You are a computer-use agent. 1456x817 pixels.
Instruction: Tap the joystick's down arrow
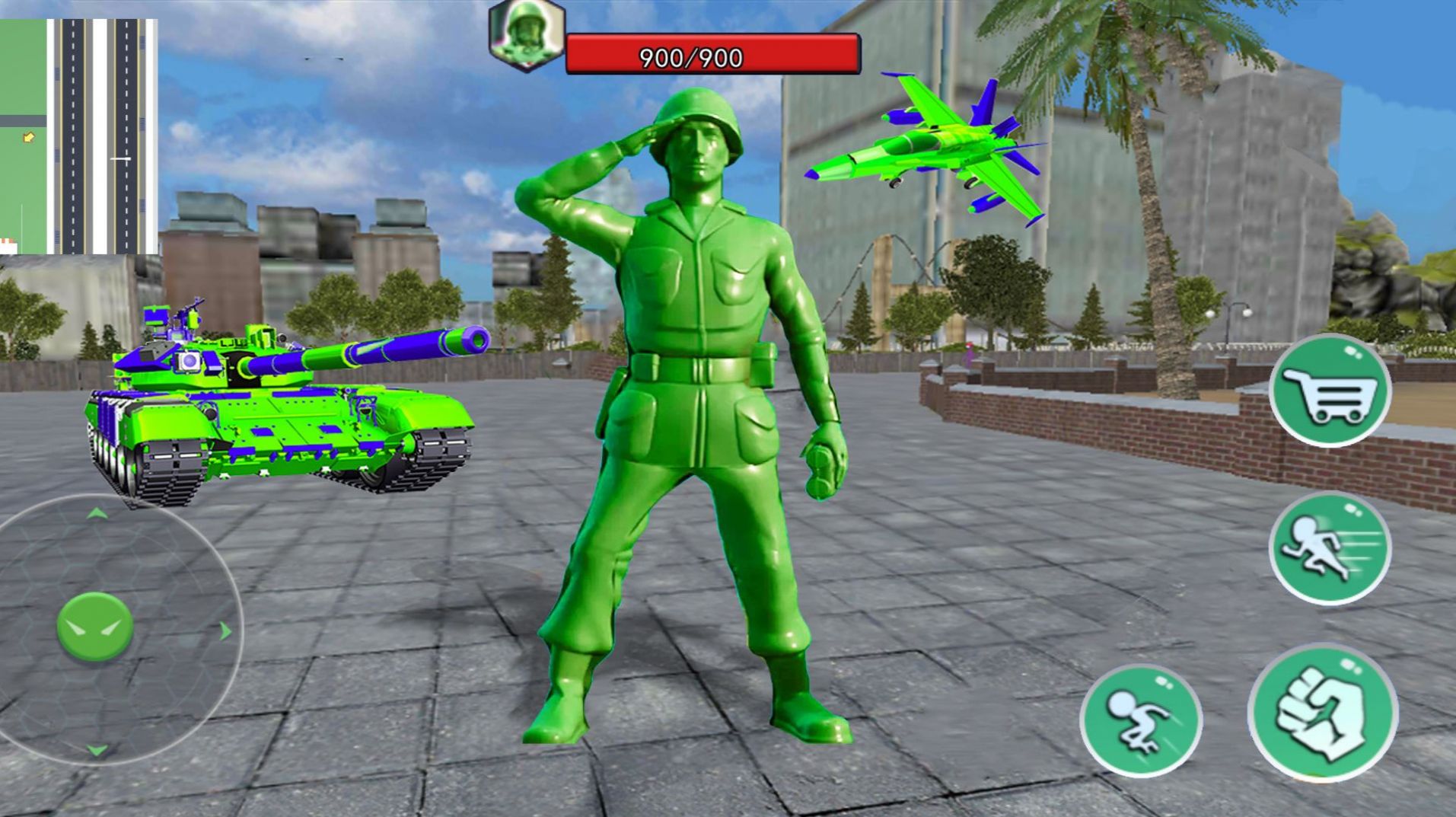(x=97, y=751)
